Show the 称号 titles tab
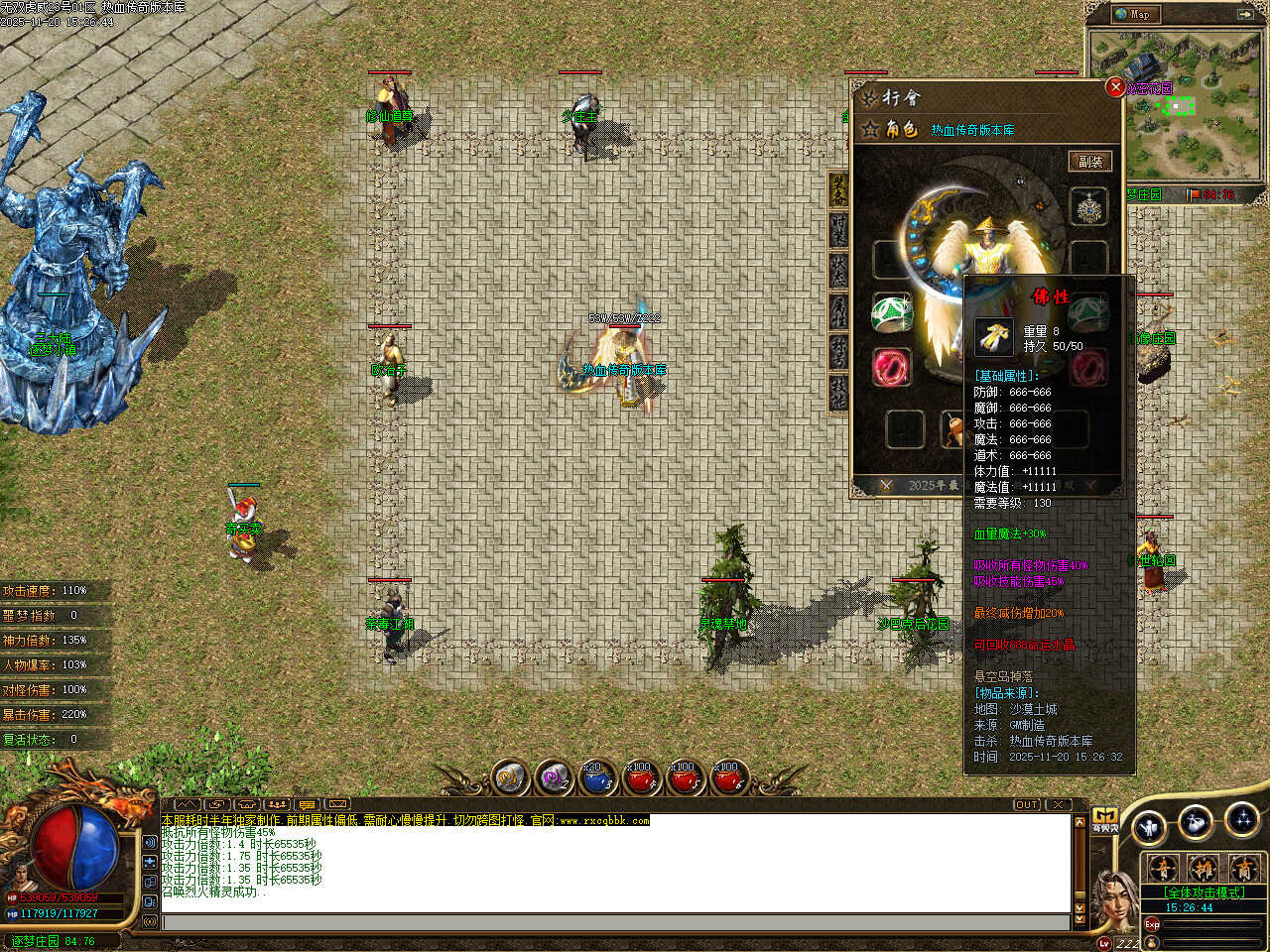The width and height of the screenshot is (1270, 952). 839,352
